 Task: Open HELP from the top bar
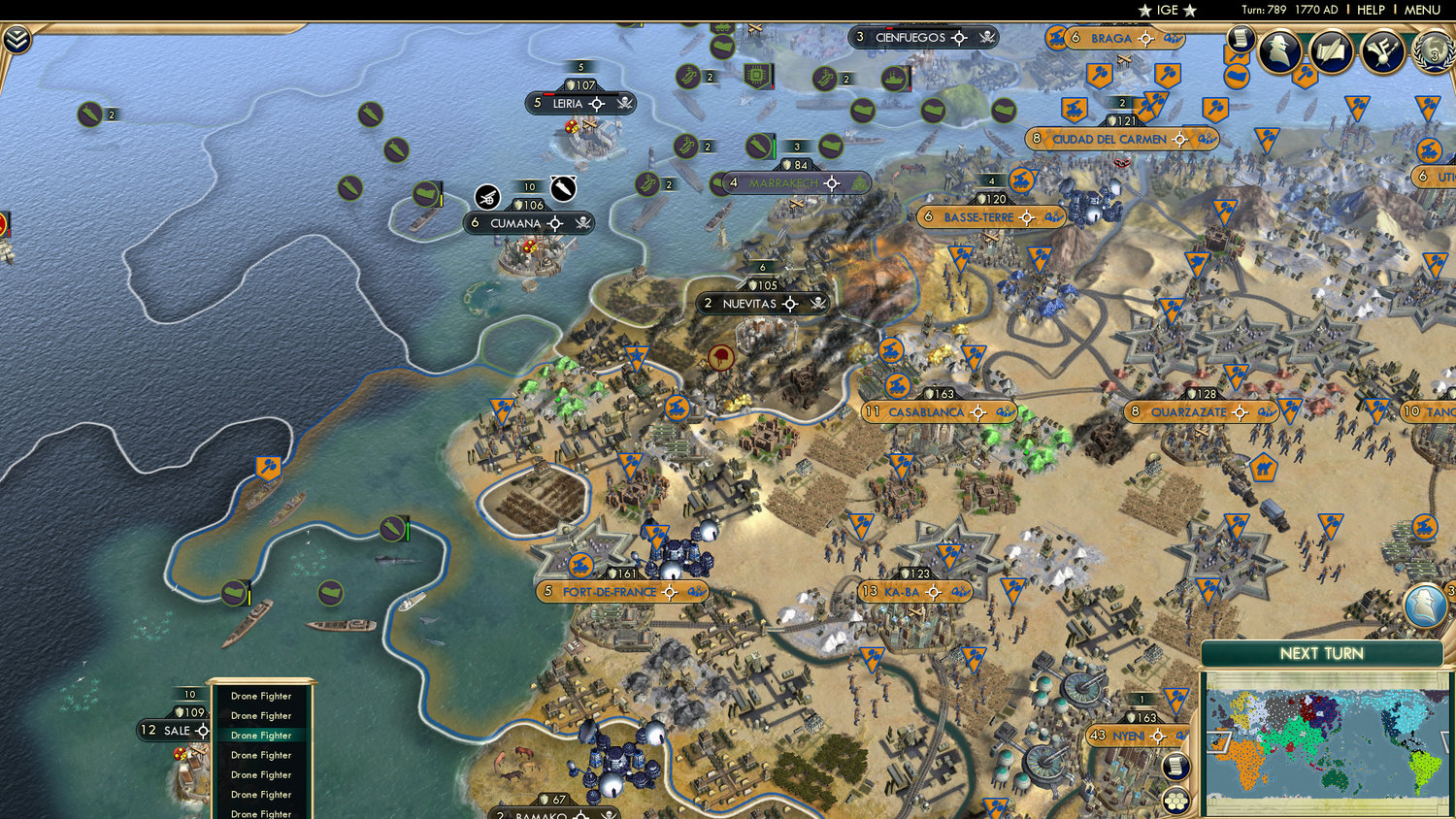click(x=1373, y=10)
